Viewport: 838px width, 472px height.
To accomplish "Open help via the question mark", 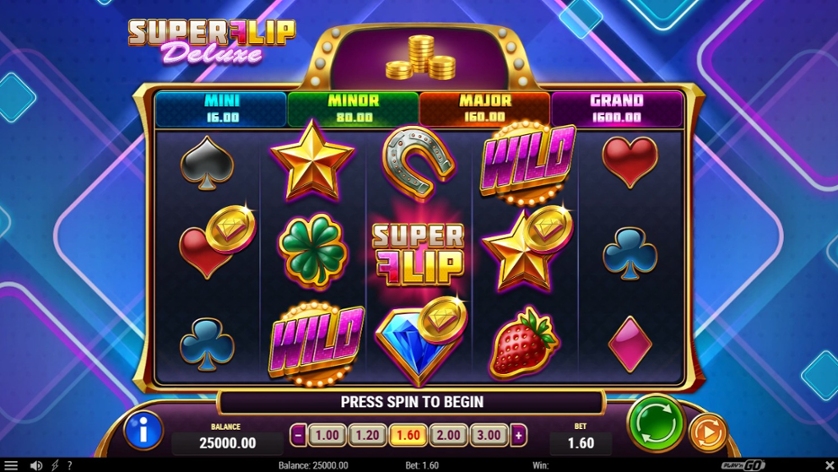I will 69,465.
